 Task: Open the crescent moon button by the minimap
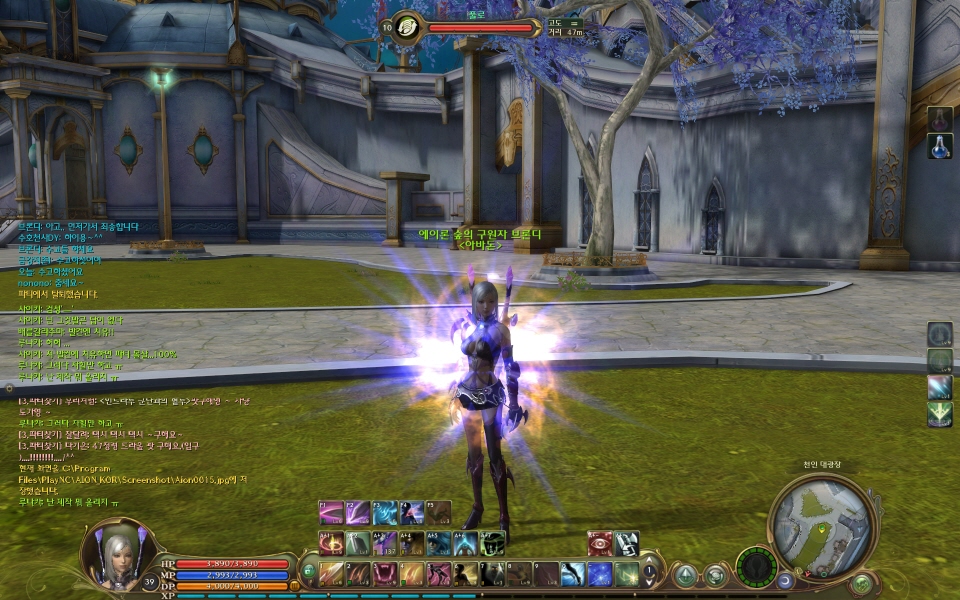[785, 580]
